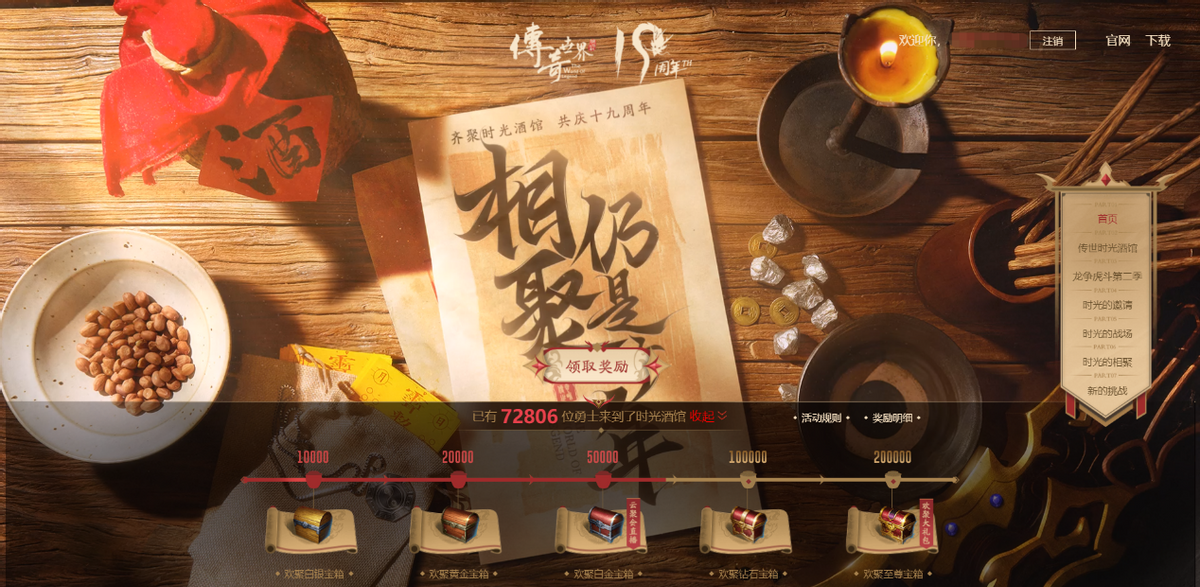
Task: Navigate to 时光的邀请
Action: [1107, 305]
